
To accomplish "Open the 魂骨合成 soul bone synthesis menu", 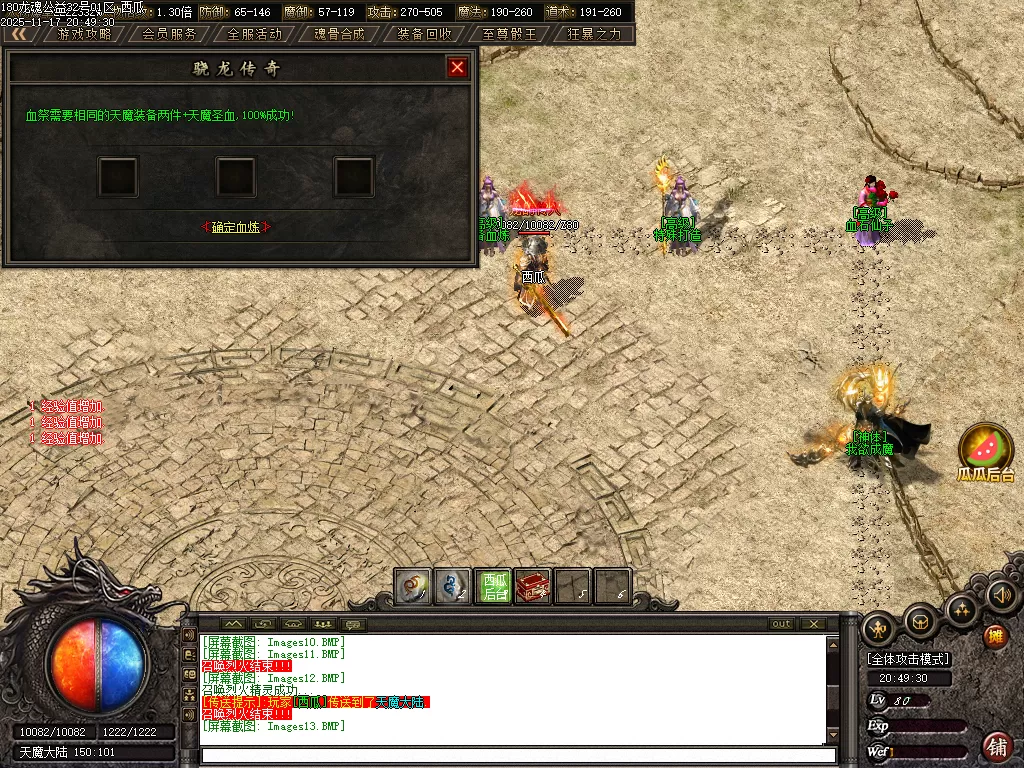I will [x=339, y=33].
